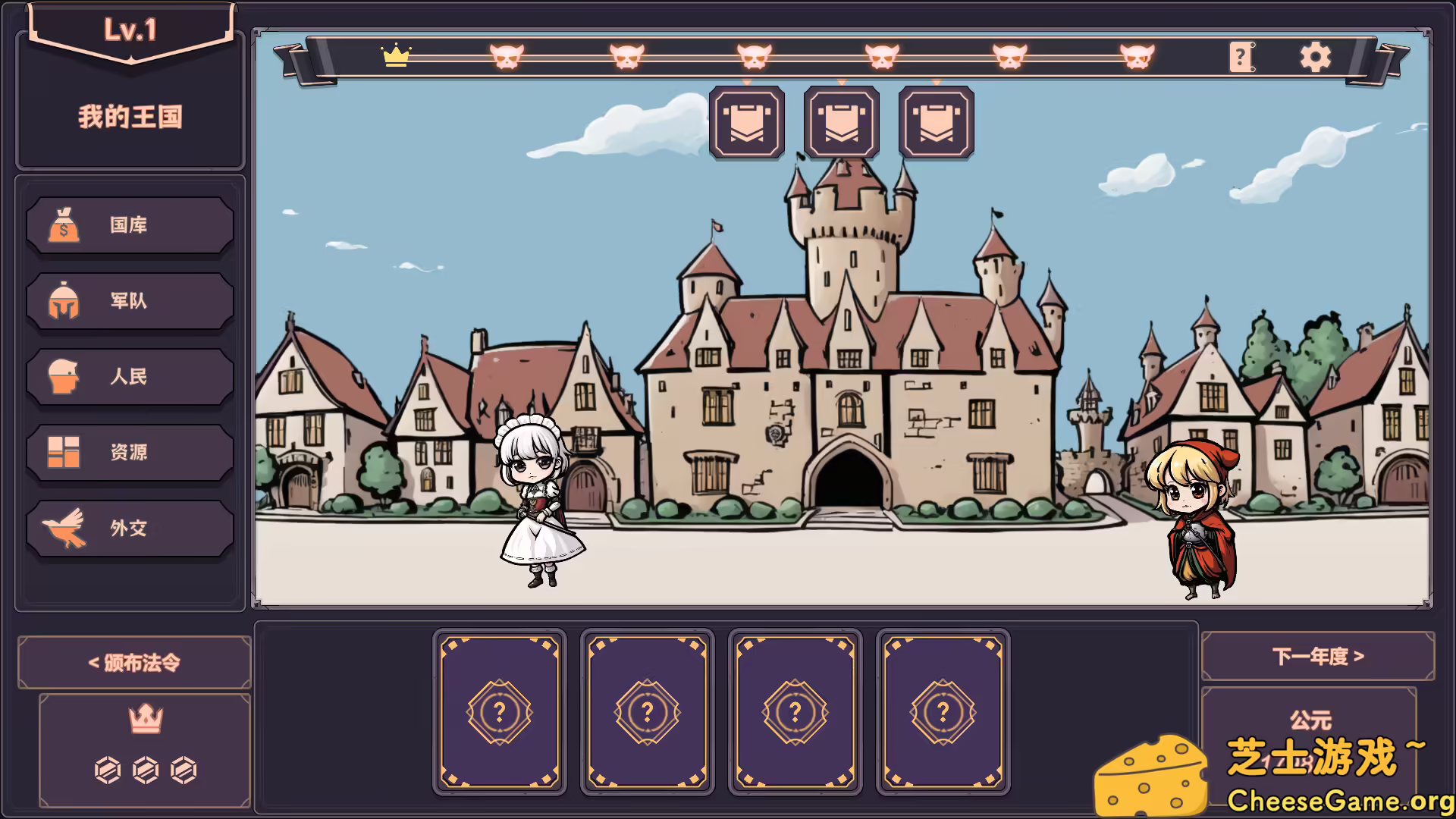The image size is (1456, 819).
Task: Open the 国库 treasury panel
Action: pyautogui.click(x=130, y=225)
